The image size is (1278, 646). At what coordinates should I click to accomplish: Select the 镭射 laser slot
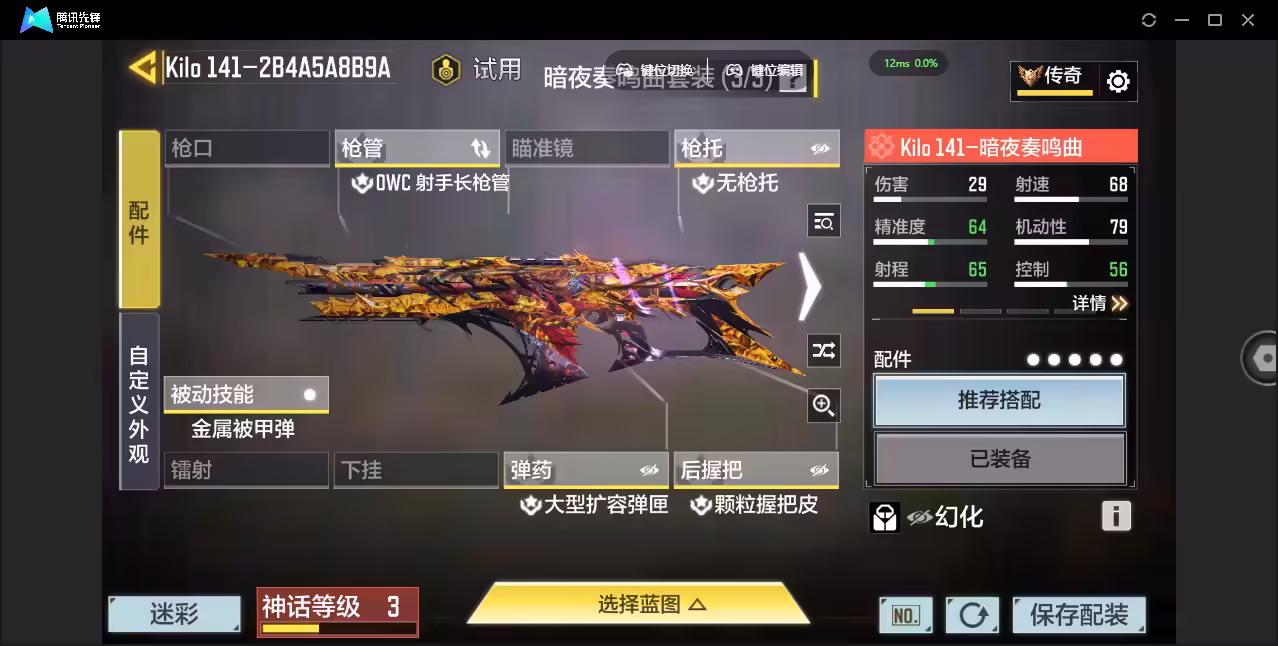coord(246,470)
